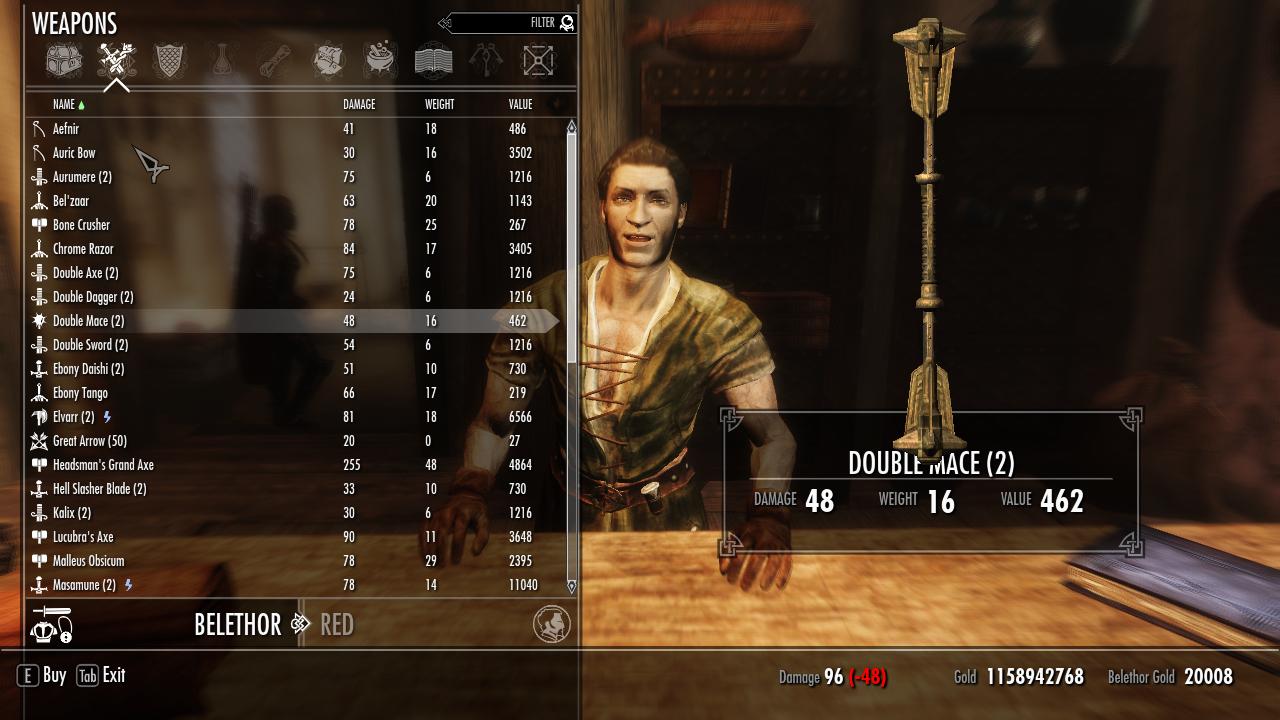Open the books category tab
The image size is (1280, 720).
coord(433,61)
